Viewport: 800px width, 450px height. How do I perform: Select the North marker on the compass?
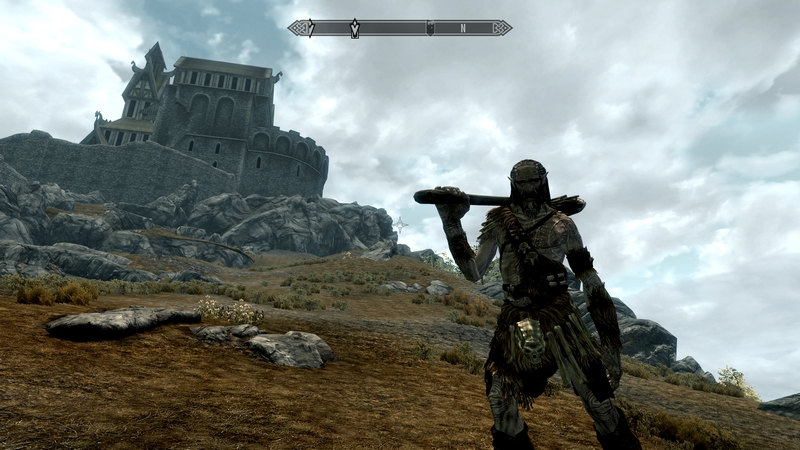463,28
